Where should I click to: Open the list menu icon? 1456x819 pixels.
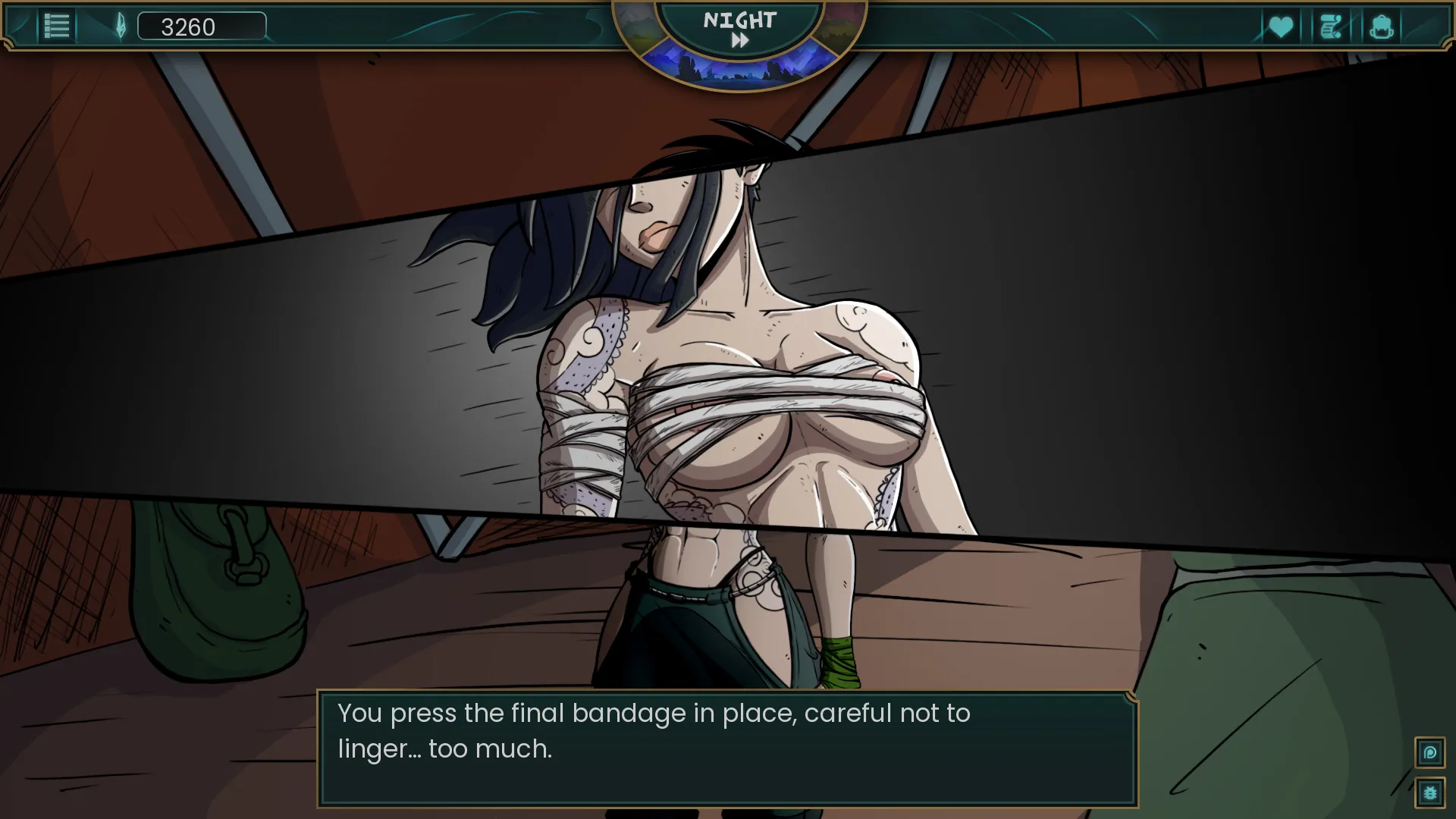[x=57, y=27]
